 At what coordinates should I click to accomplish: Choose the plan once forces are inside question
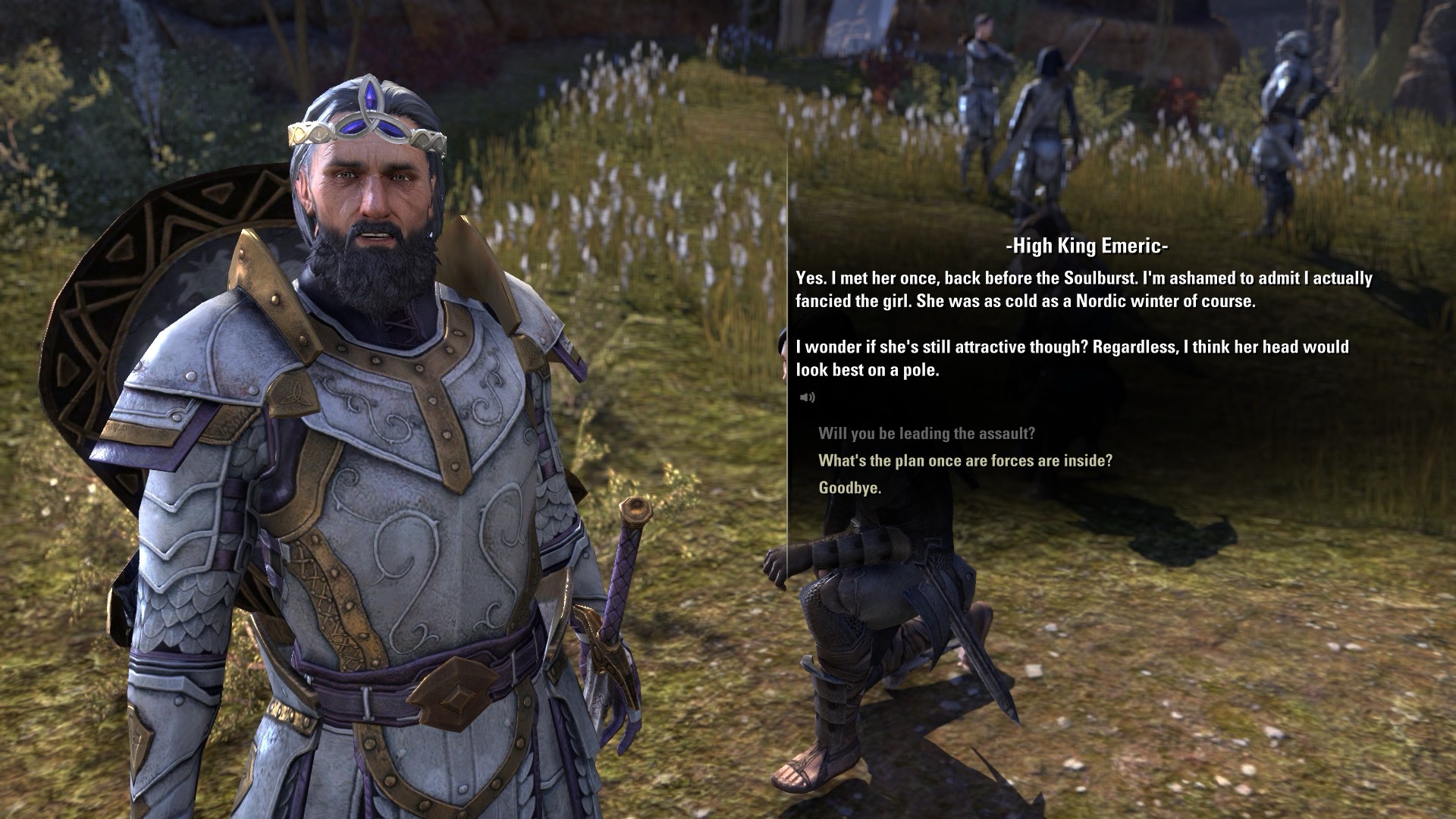pos(965,461)
